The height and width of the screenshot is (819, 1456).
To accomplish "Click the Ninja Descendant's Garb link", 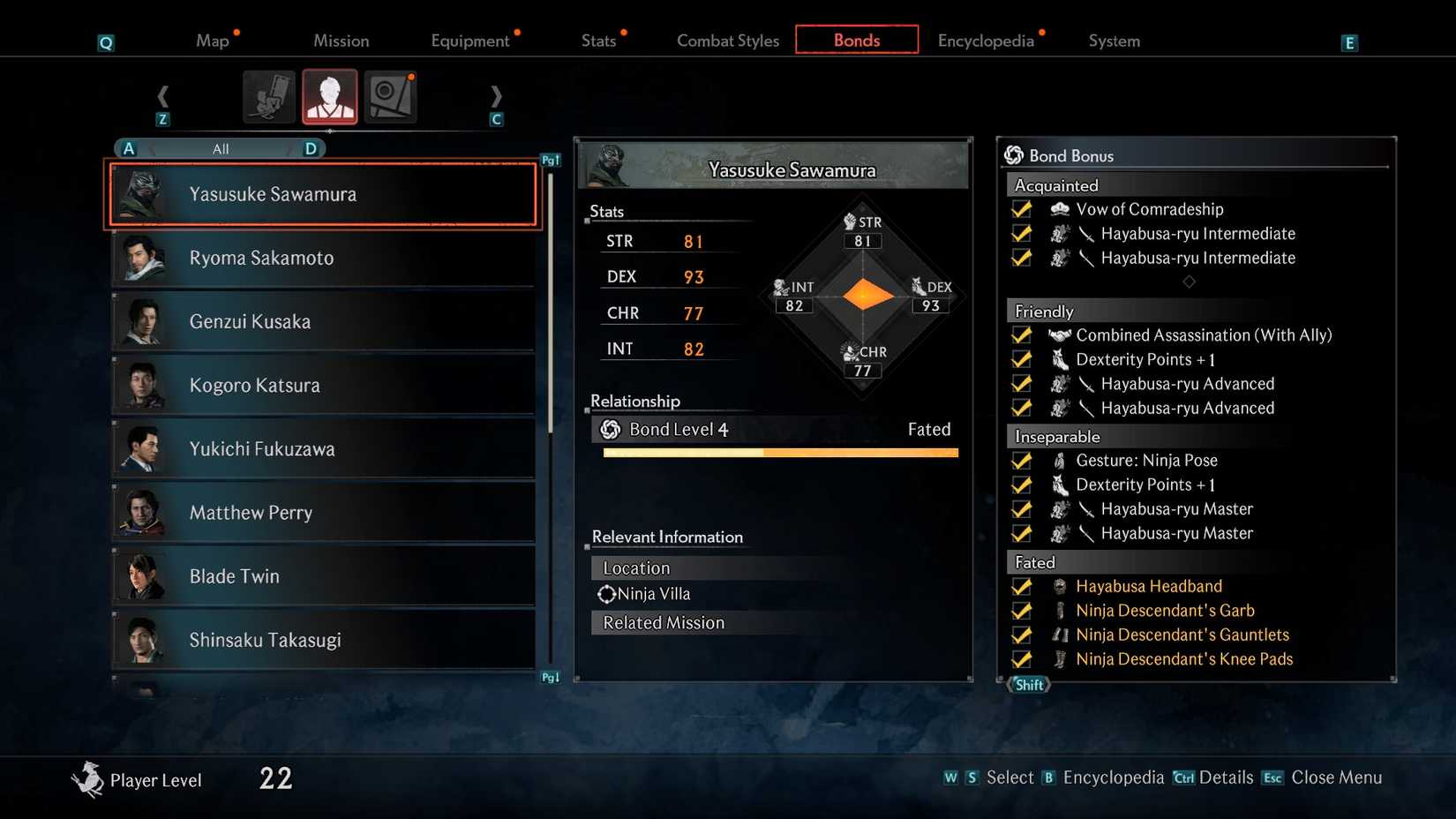I will coord(1165,610).
